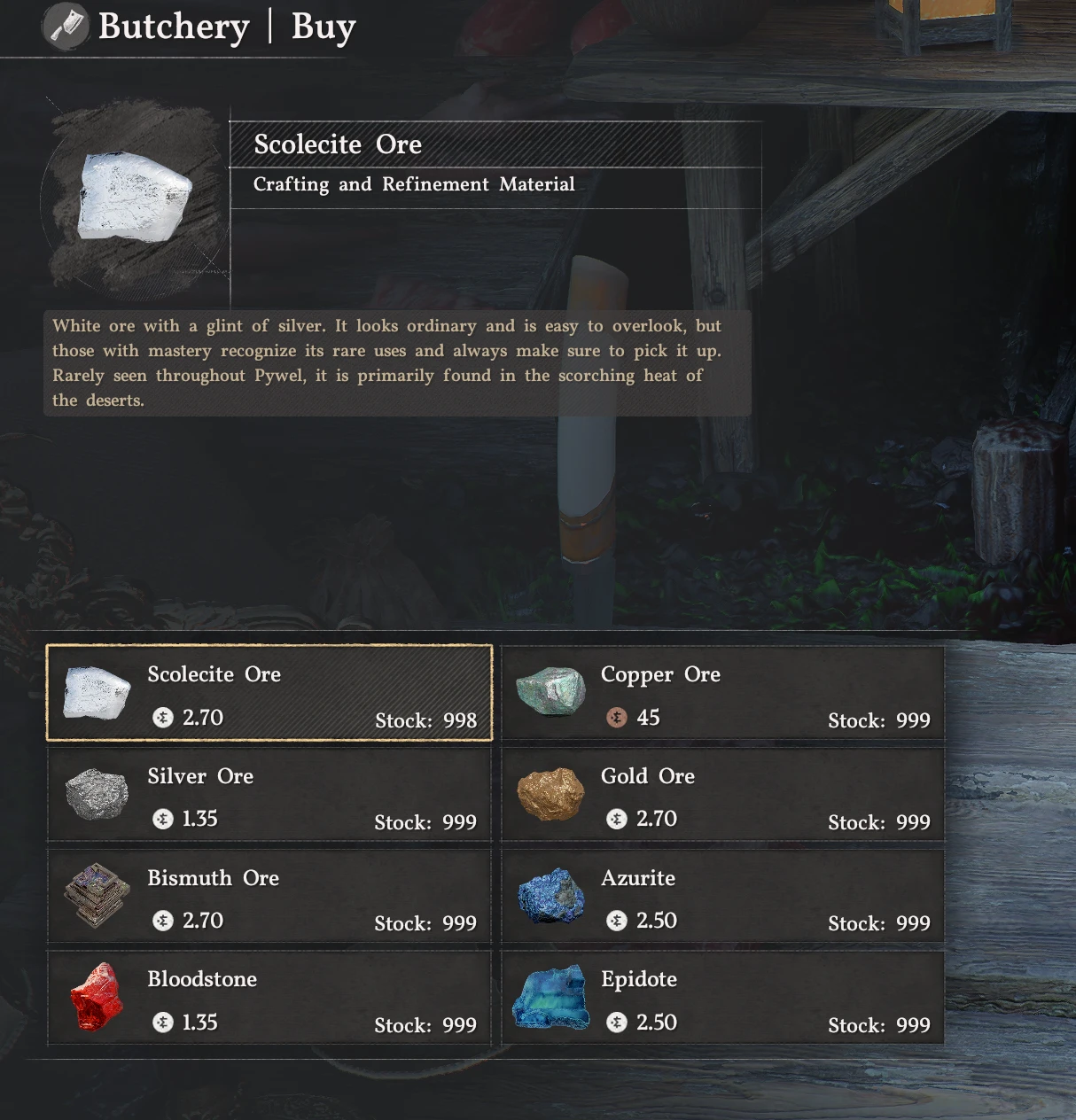Pick the Silver Ore listing
The image size is (1076, 1120).
269,795
